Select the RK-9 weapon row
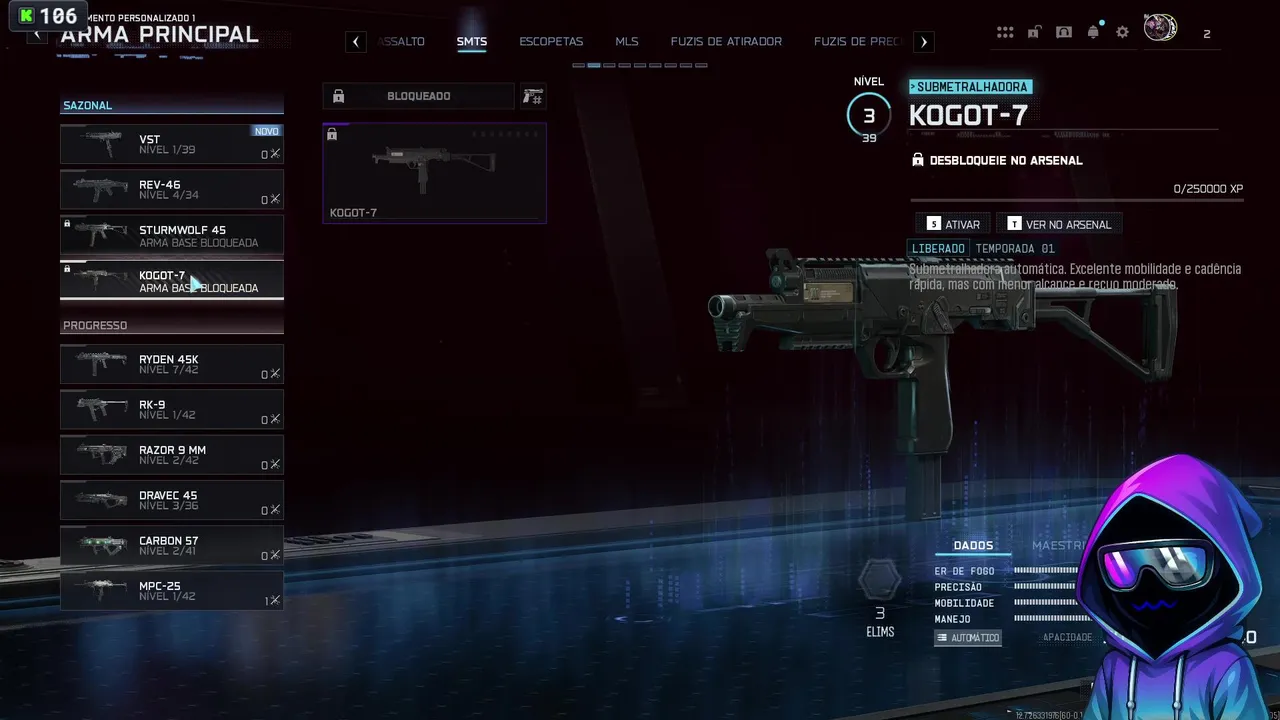The image size is (1280, 720). click(171, 409)
